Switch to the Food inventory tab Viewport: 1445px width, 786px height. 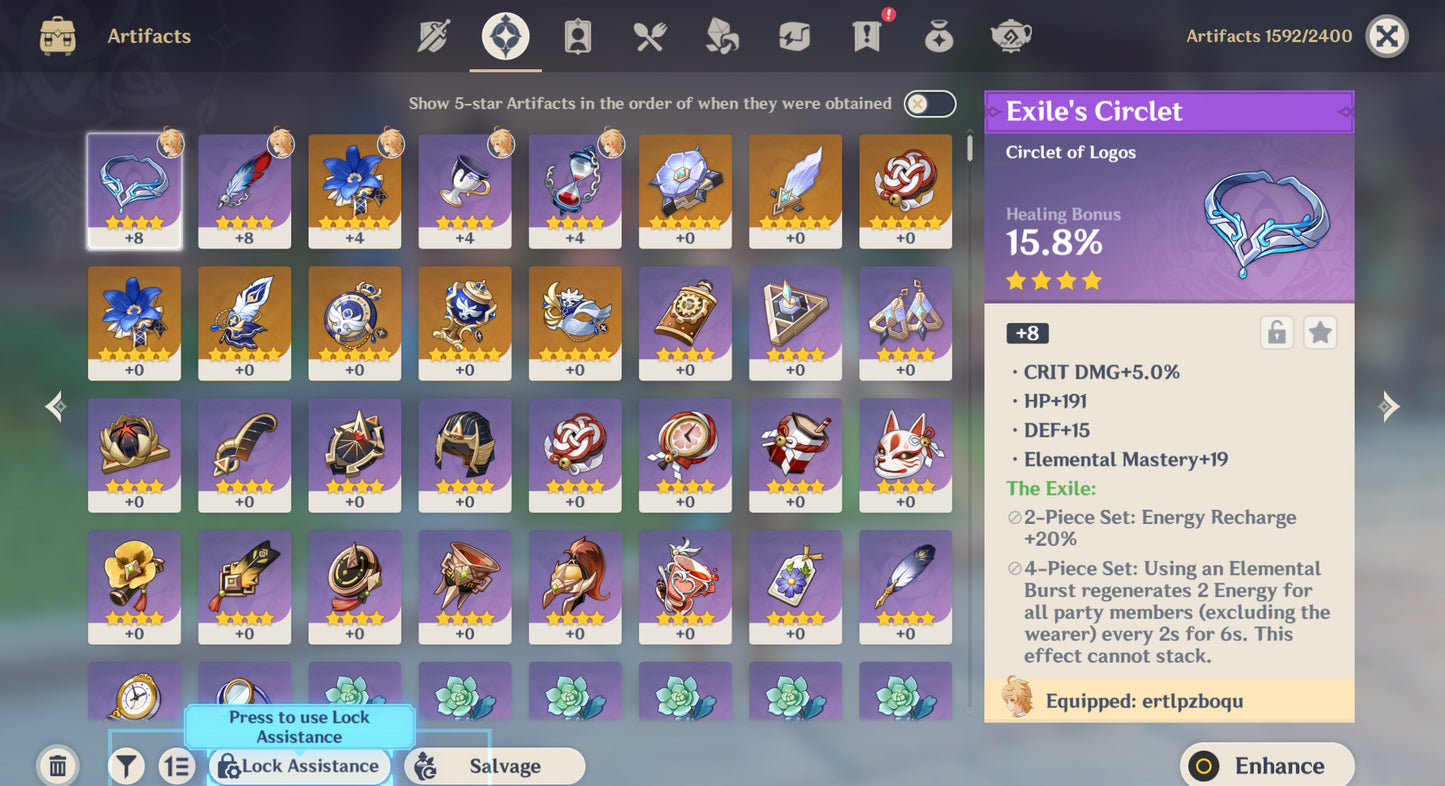point(648,33)
